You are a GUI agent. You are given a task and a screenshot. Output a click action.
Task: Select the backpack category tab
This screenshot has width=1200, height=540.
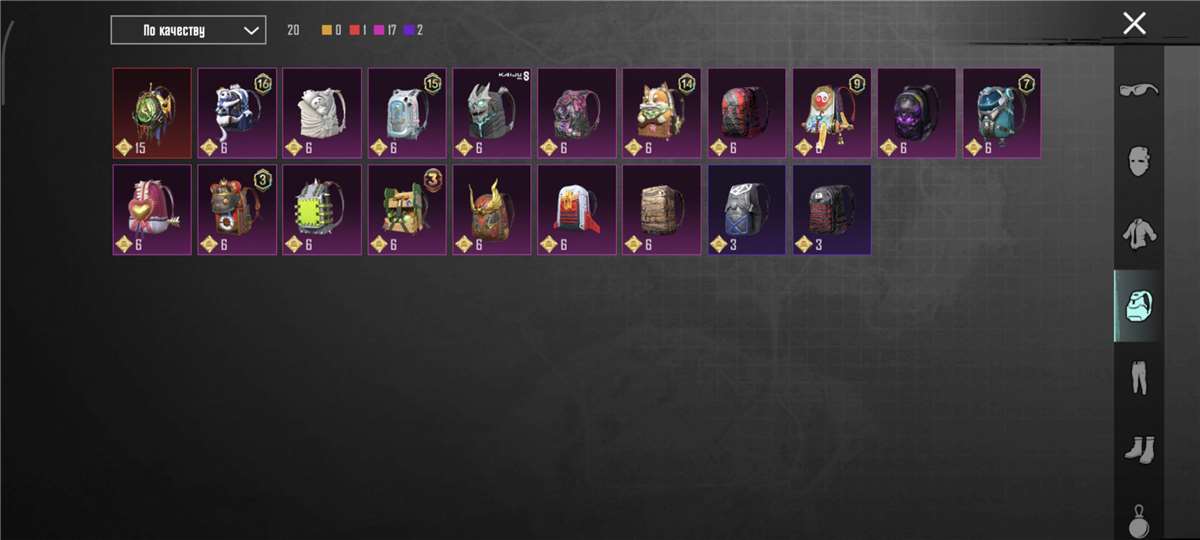click(1138, 306)
